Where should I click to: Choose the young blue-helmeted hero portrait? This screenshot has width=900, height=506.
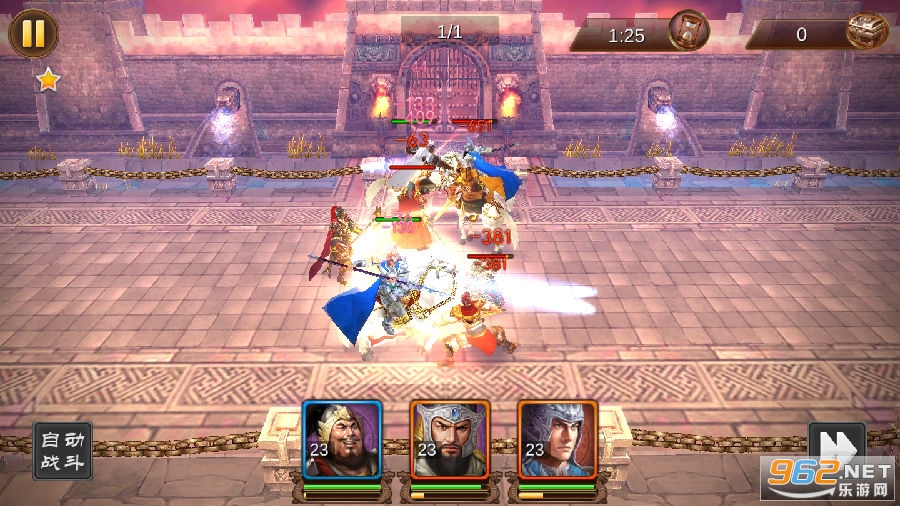coord(557,440)
